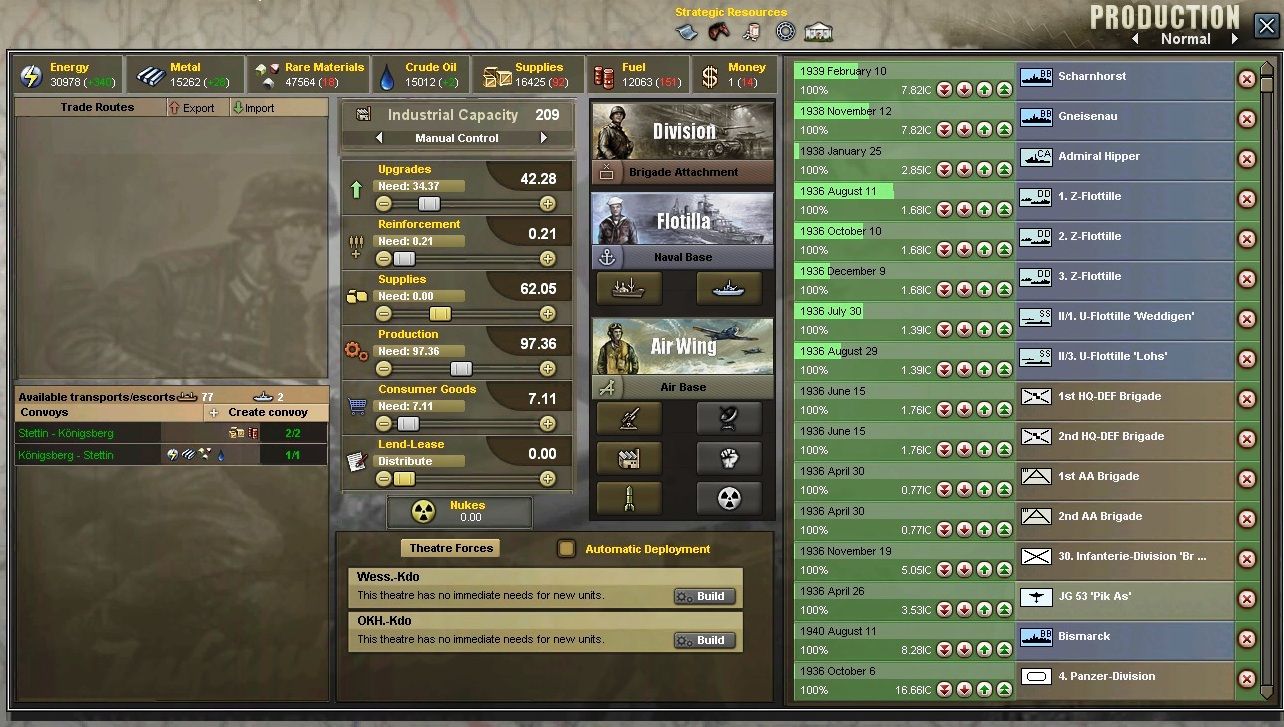Create a new convoy
This screenshot has height=727, width=1284.
(265, 412)
